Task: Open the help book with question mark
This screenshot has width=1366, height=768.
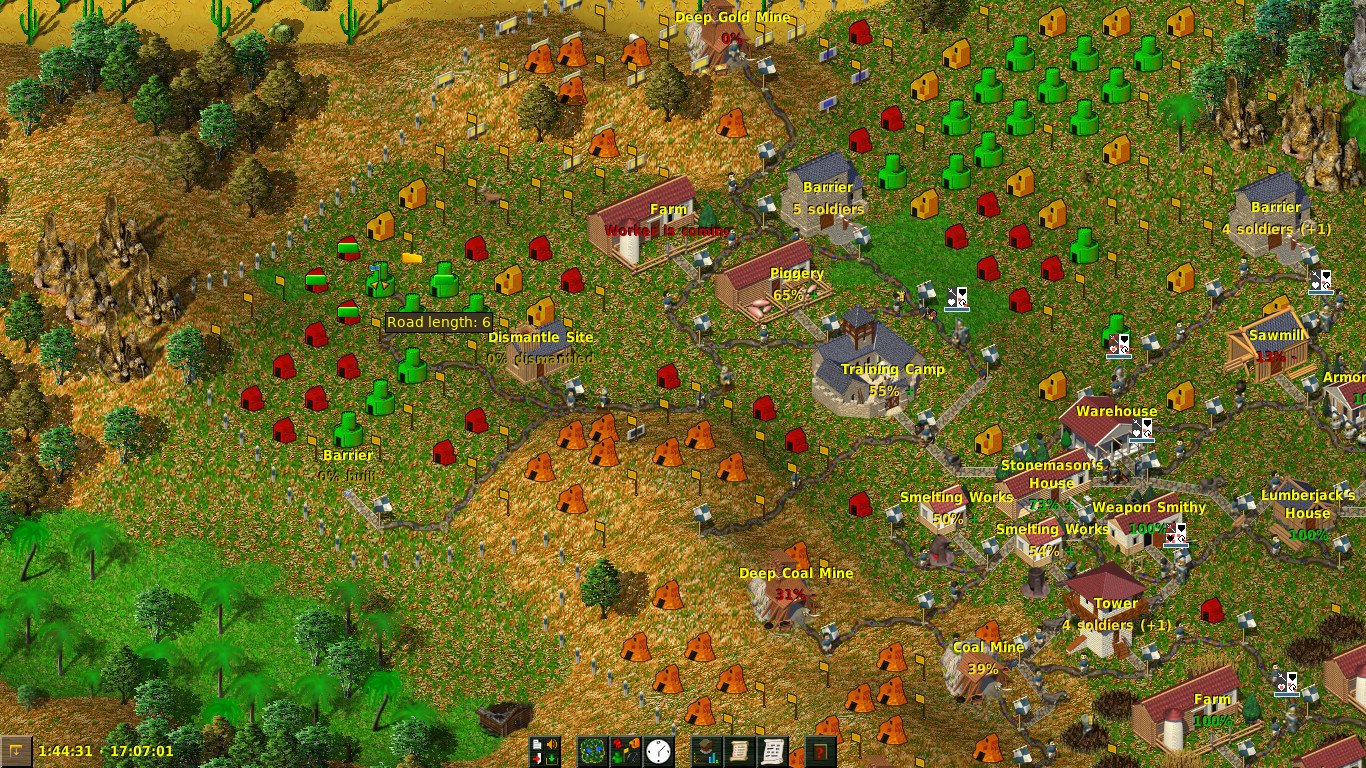Action: 821,751
